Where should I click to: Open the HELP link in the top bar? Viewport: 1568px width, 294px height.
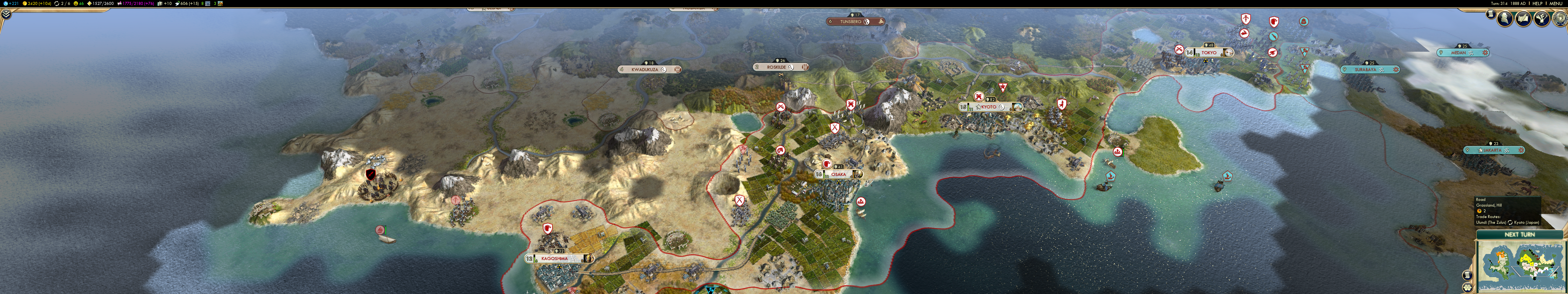(1538, 4)
